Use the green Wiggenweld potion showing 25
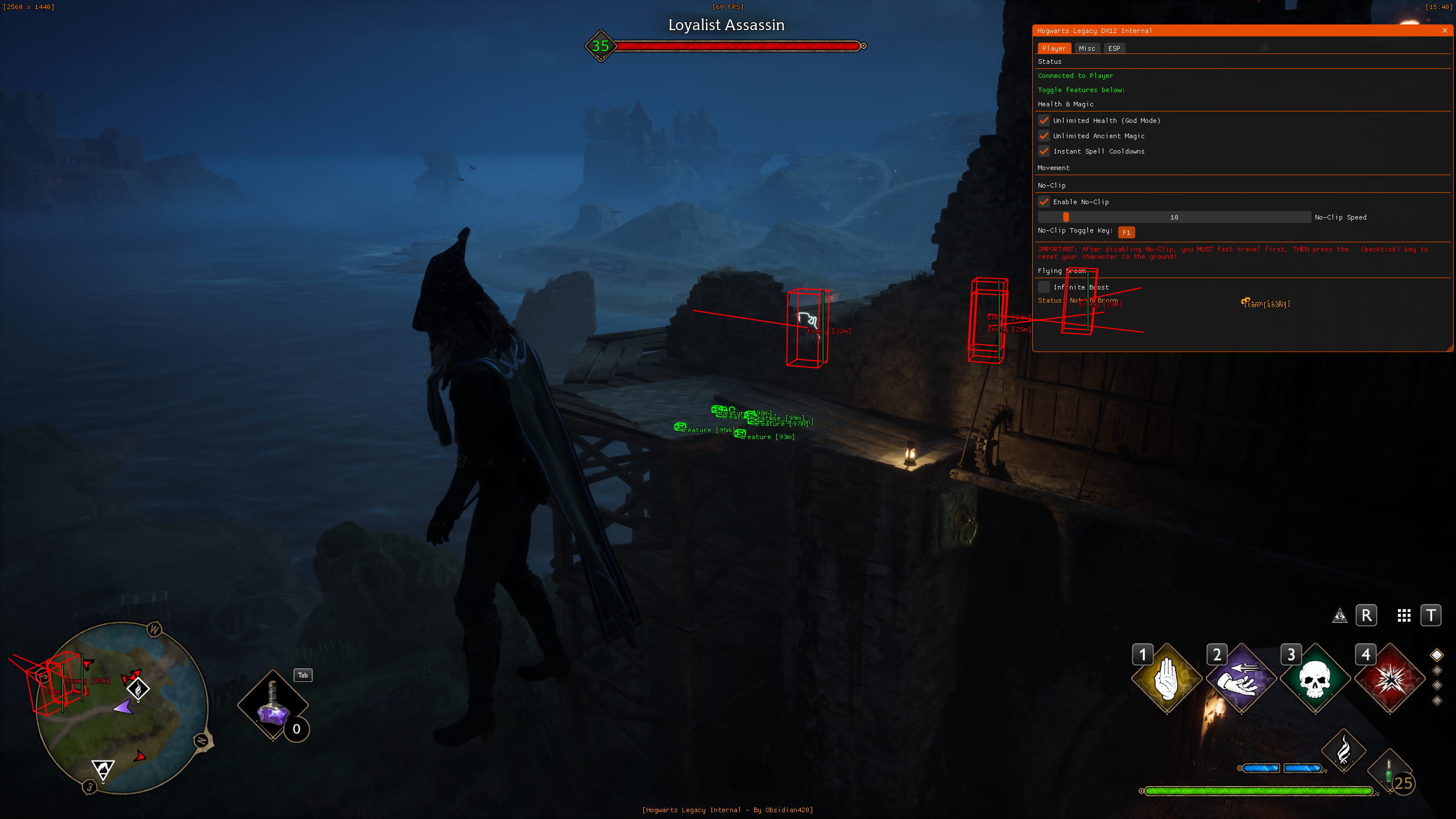 click(1390, 769)
